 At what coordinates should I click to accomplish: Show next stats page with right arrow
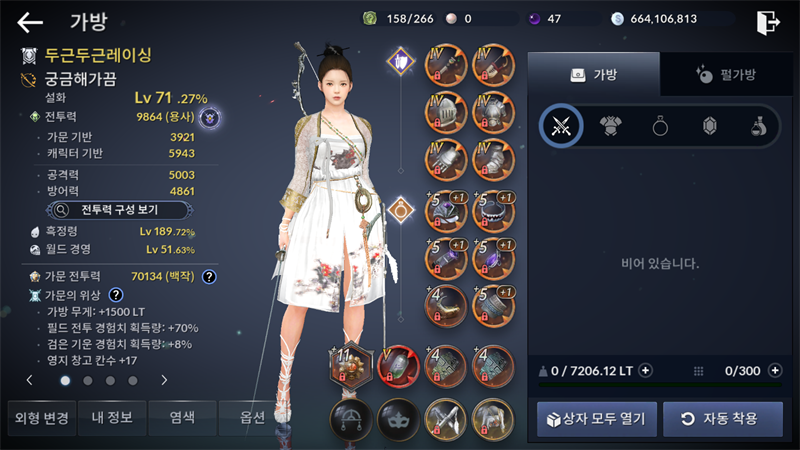[164, 380]
